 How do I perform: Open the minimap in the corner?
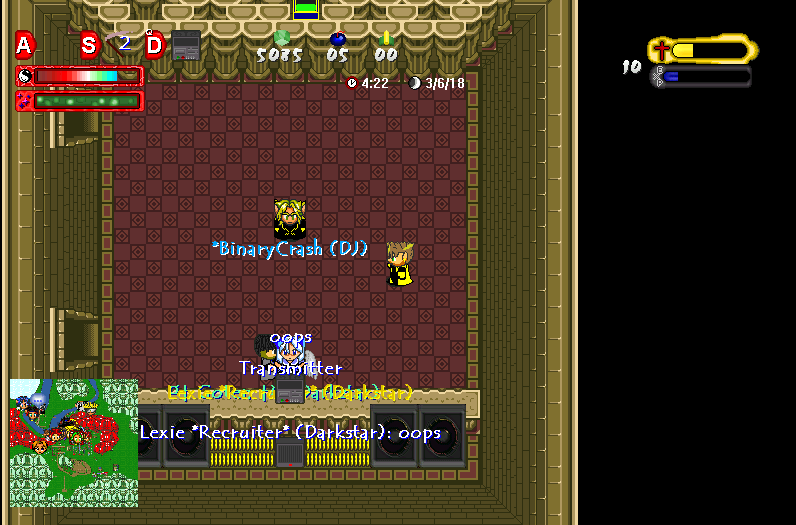point(74,442)
